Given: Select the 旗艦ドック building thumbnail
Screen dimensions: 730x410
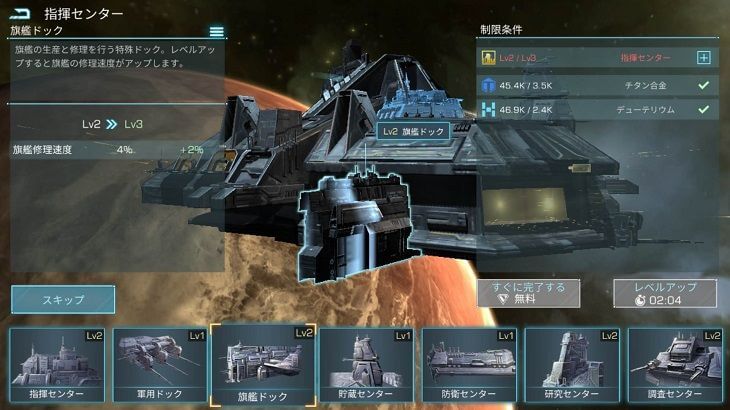Looking at the screenshot, I should [263, 366].
